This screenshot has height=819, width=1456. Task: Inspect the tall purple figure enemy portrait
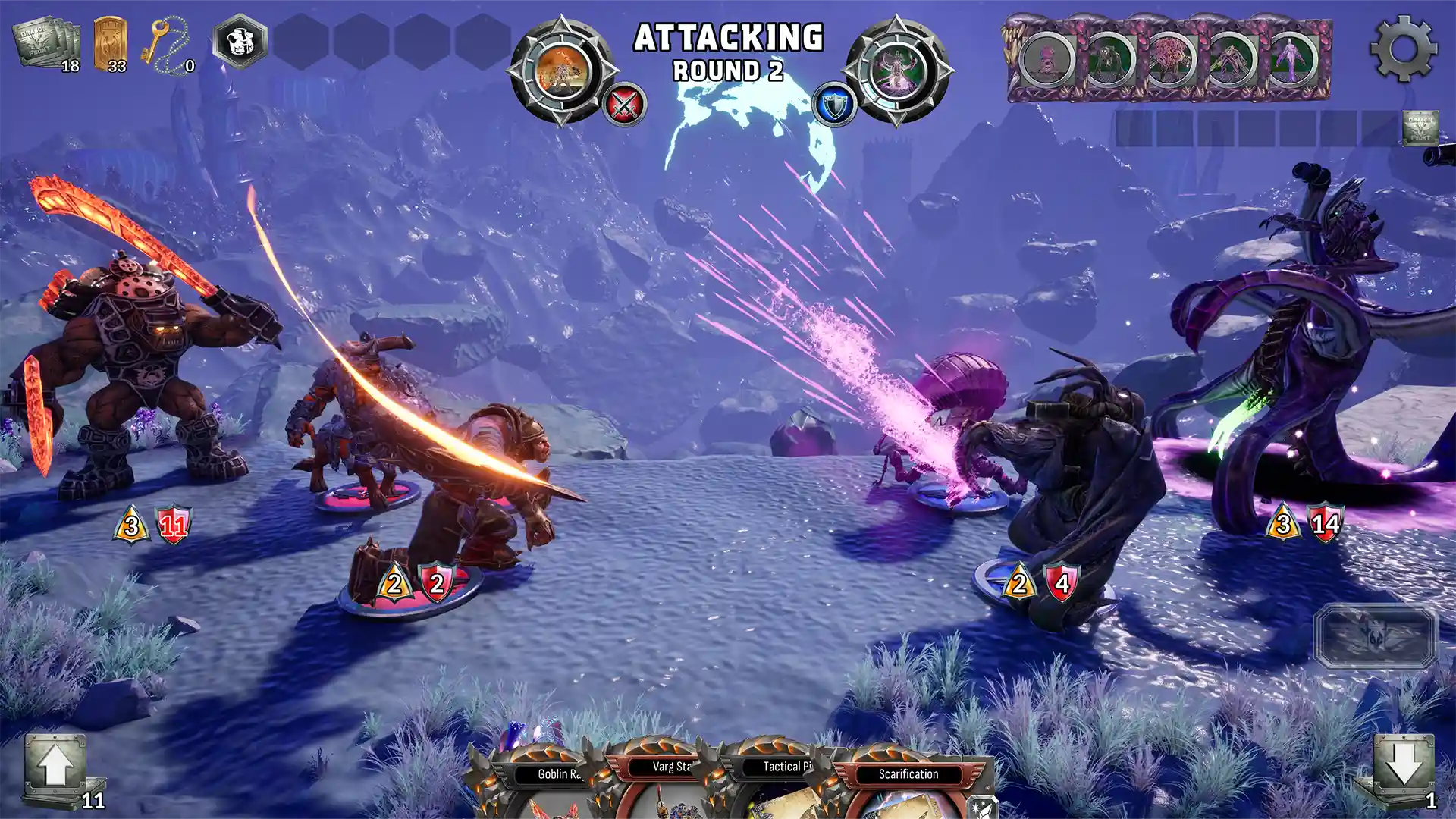tap(1292, 59)
